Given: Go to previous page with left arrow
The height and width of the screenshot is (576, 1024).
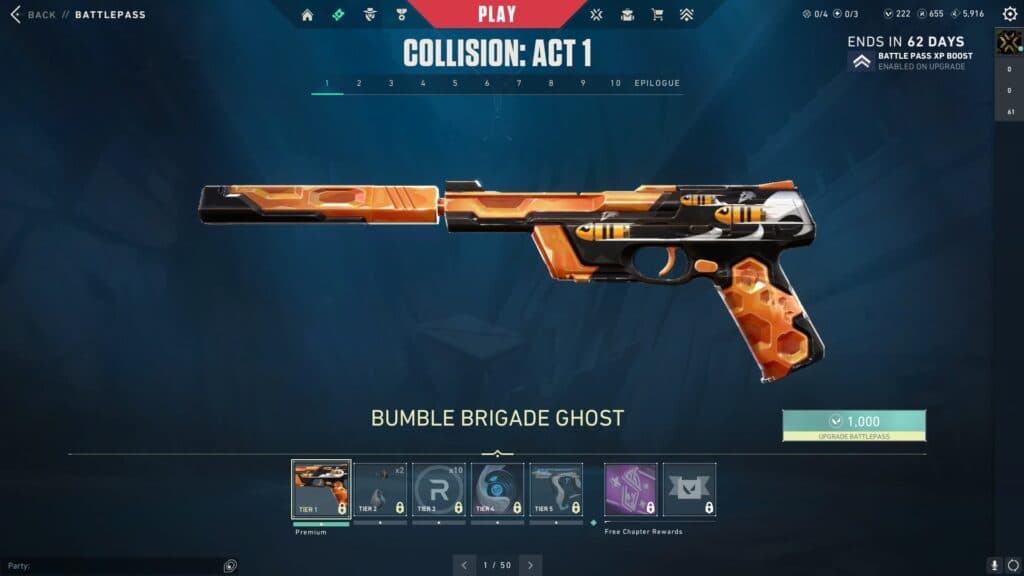Looking at the screenshot, I should click(465, 565).
